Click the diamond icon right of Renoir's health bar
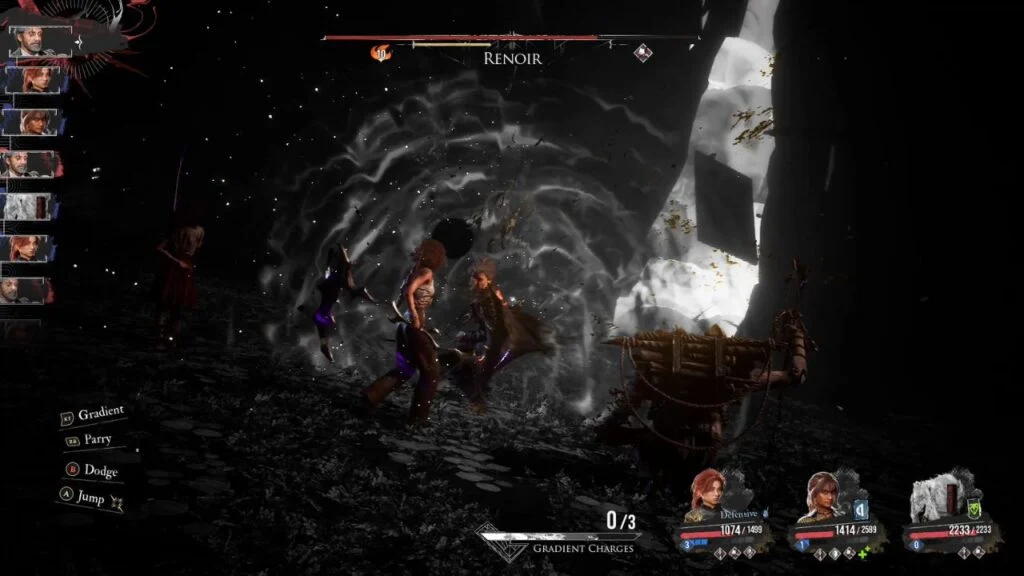The width and height of the screenshot is (1024, 576). (643, 54)
